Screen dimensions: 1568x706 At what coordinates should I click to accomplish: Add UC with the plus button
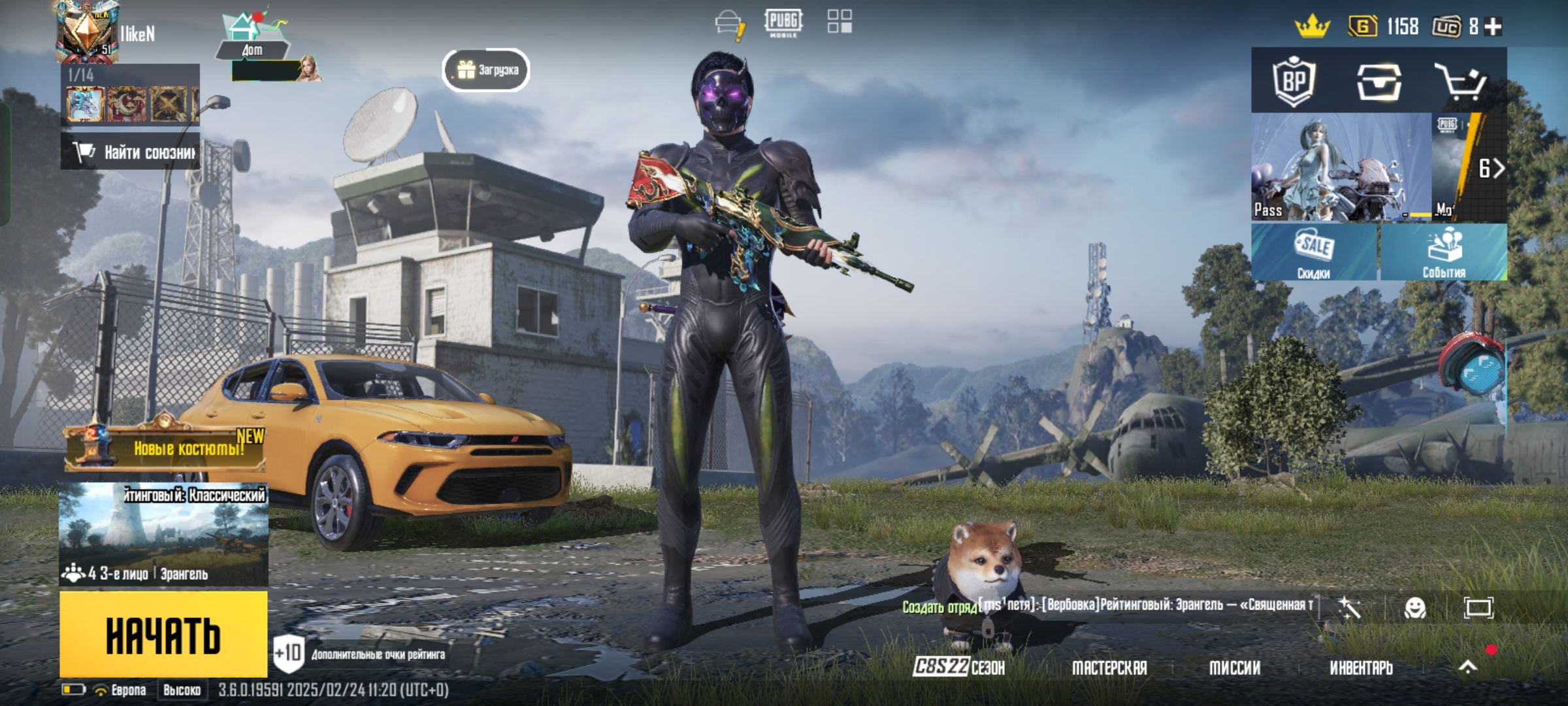[x=1494, y=26]
